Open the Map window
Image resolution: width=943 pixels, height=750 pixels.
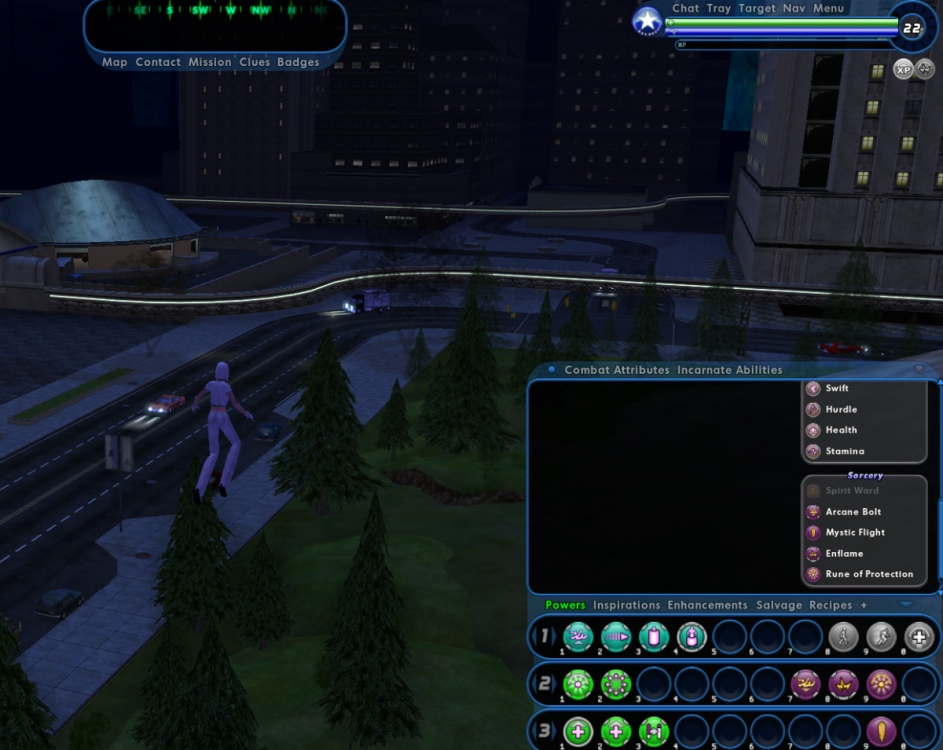point(114,62)
